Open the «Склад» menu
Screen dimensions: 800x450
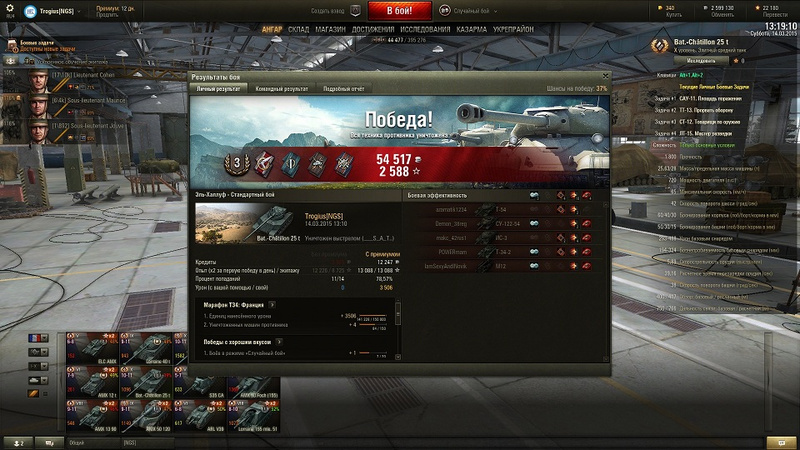pos(299,30)
